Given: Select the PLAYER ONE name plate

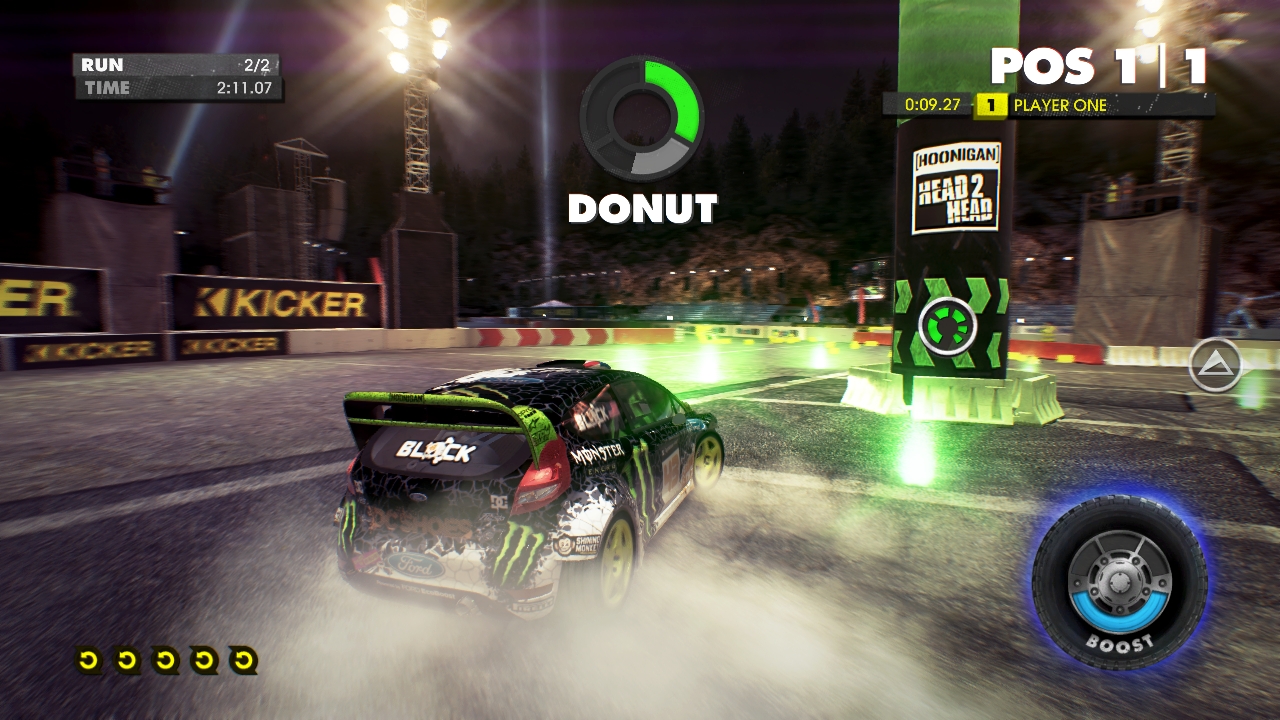Looking at the screenshot, I should [1060, 102].
